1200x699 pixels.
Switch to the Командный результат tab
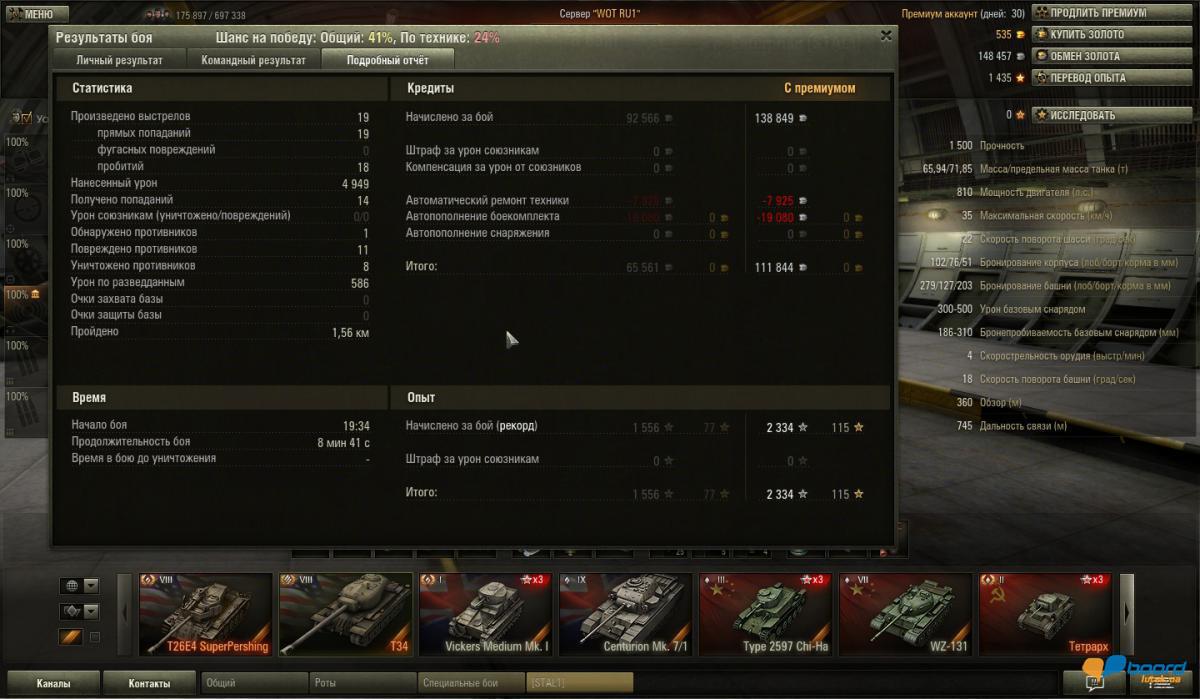[254, 60]
